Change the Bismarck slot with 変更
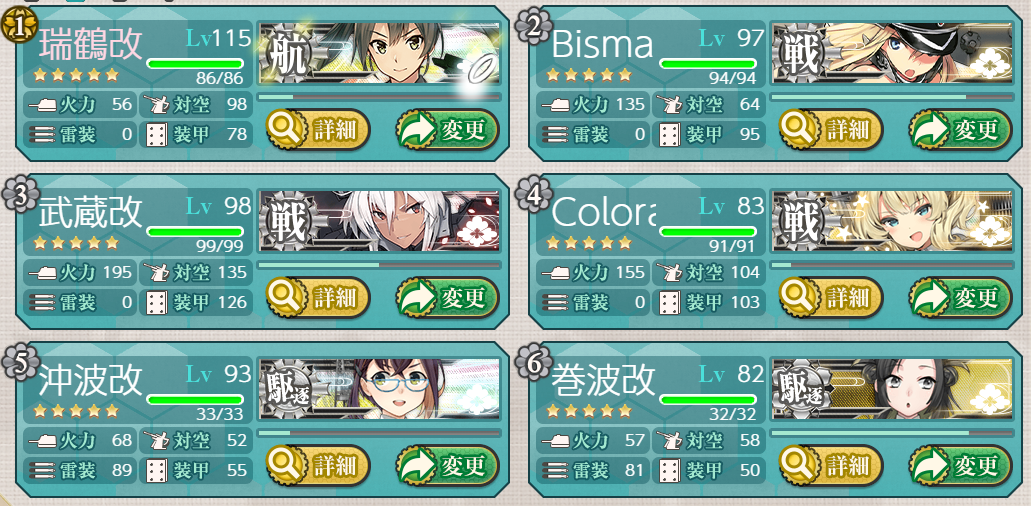The height and width of the screenshot is (506, 1031). 960,130
